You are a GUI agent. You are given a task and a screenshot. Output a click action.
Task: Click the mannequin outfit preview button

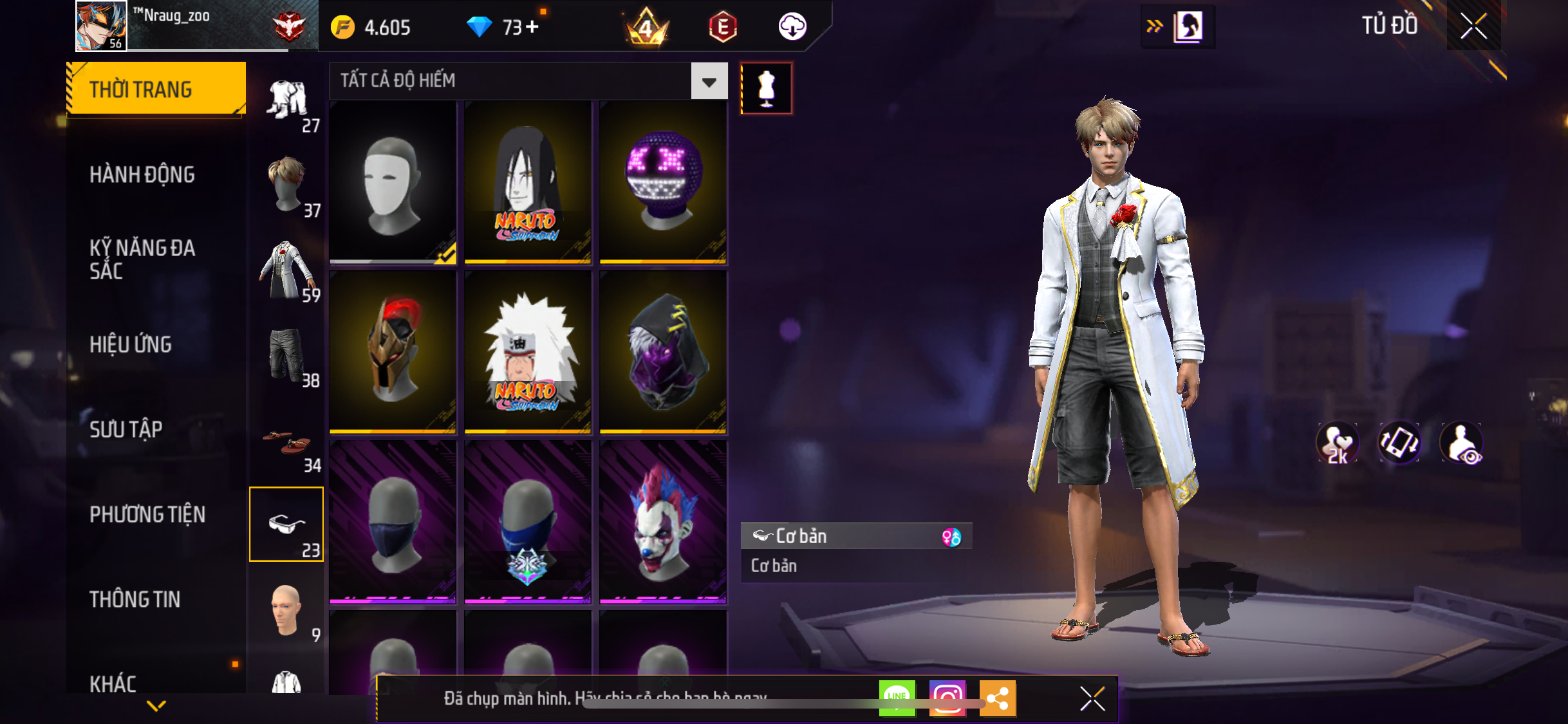click(766, 88)
